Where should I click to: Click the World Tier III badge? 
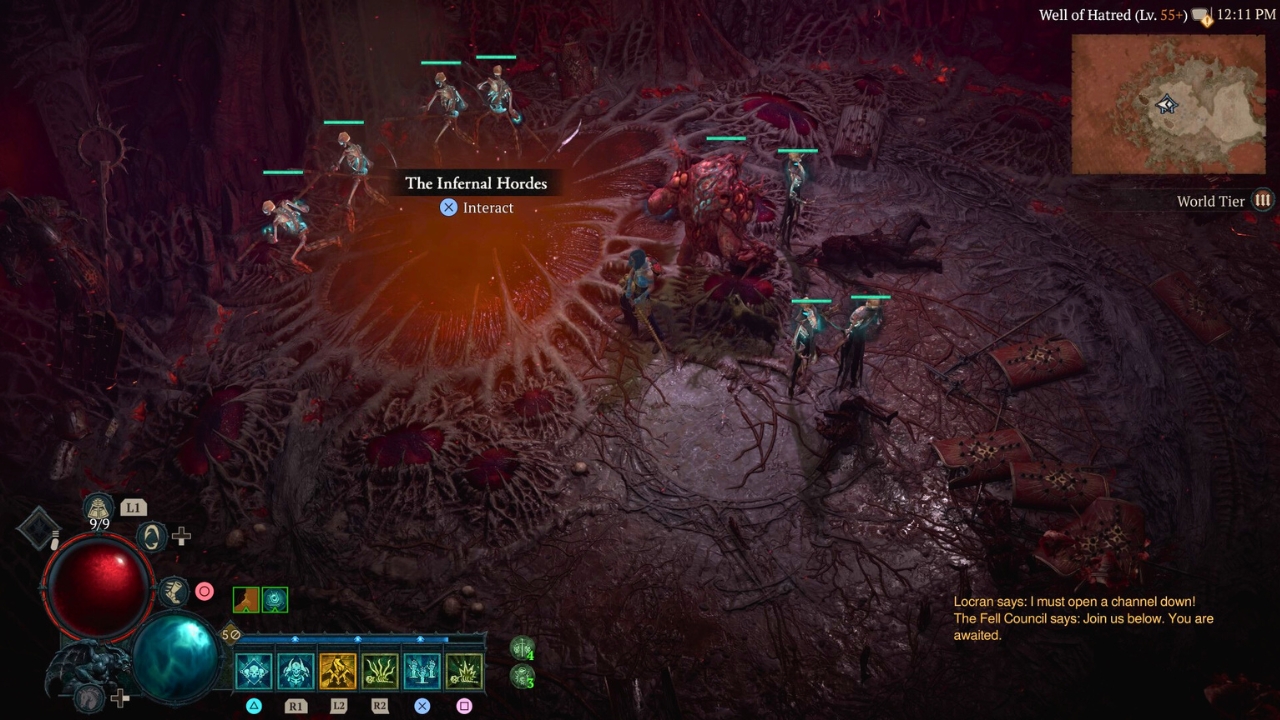(1263, 200)
